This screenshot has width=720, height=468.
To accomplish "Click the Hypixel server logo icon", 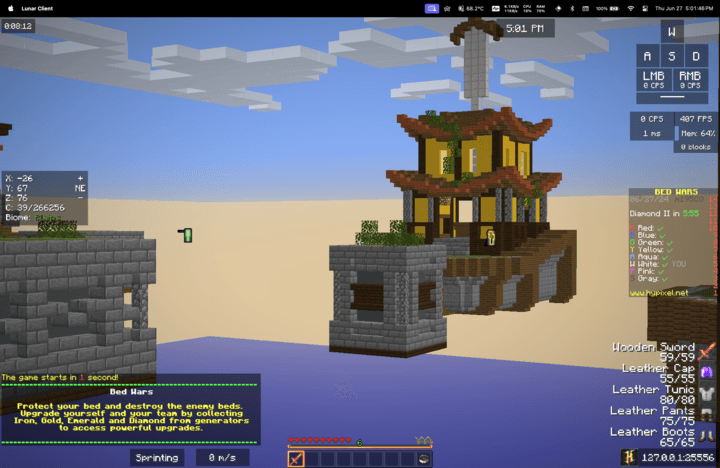I will click(x=629, y=457).
